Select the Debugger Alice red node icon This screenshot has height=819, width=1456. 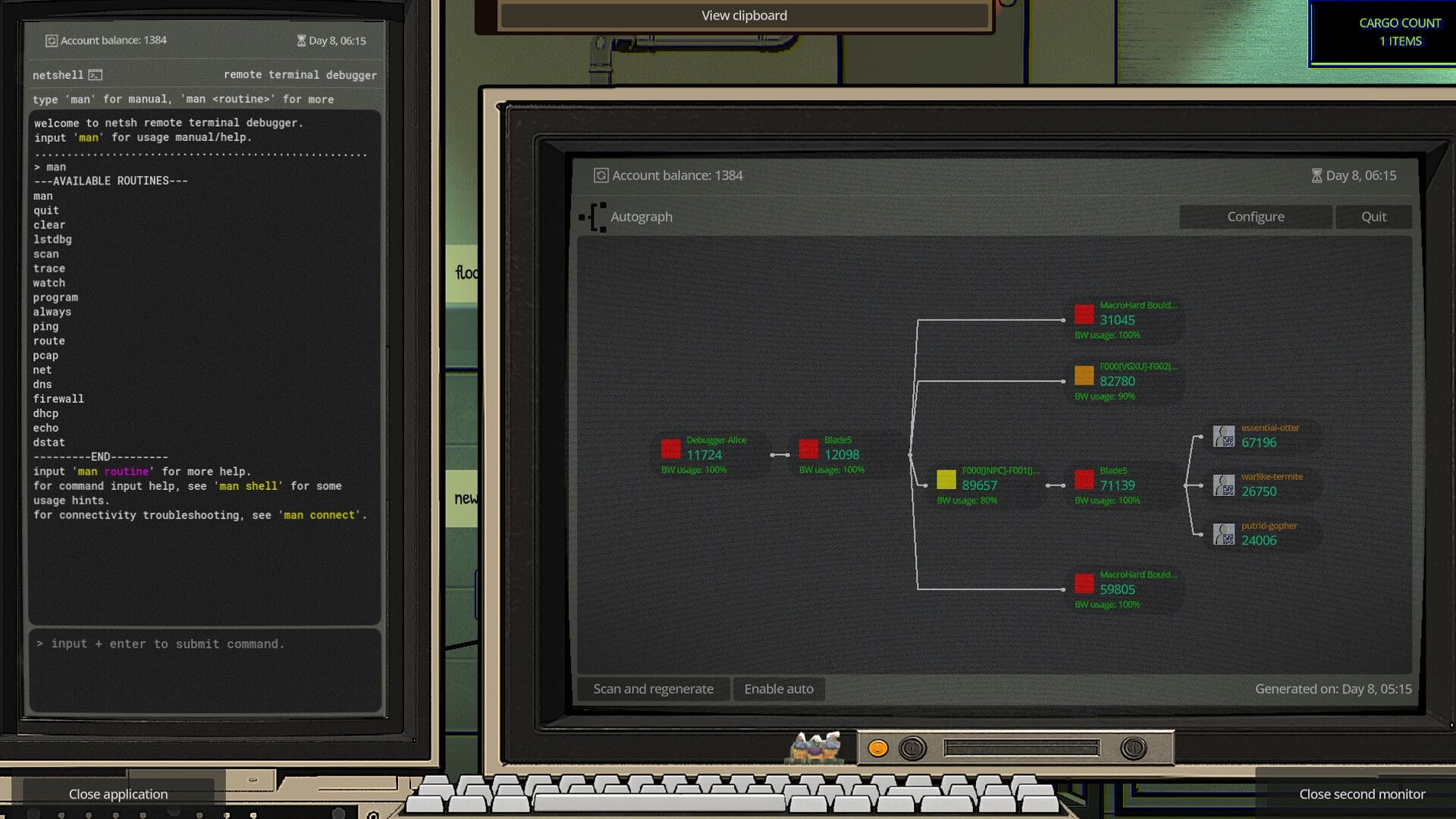coord(672,449)
